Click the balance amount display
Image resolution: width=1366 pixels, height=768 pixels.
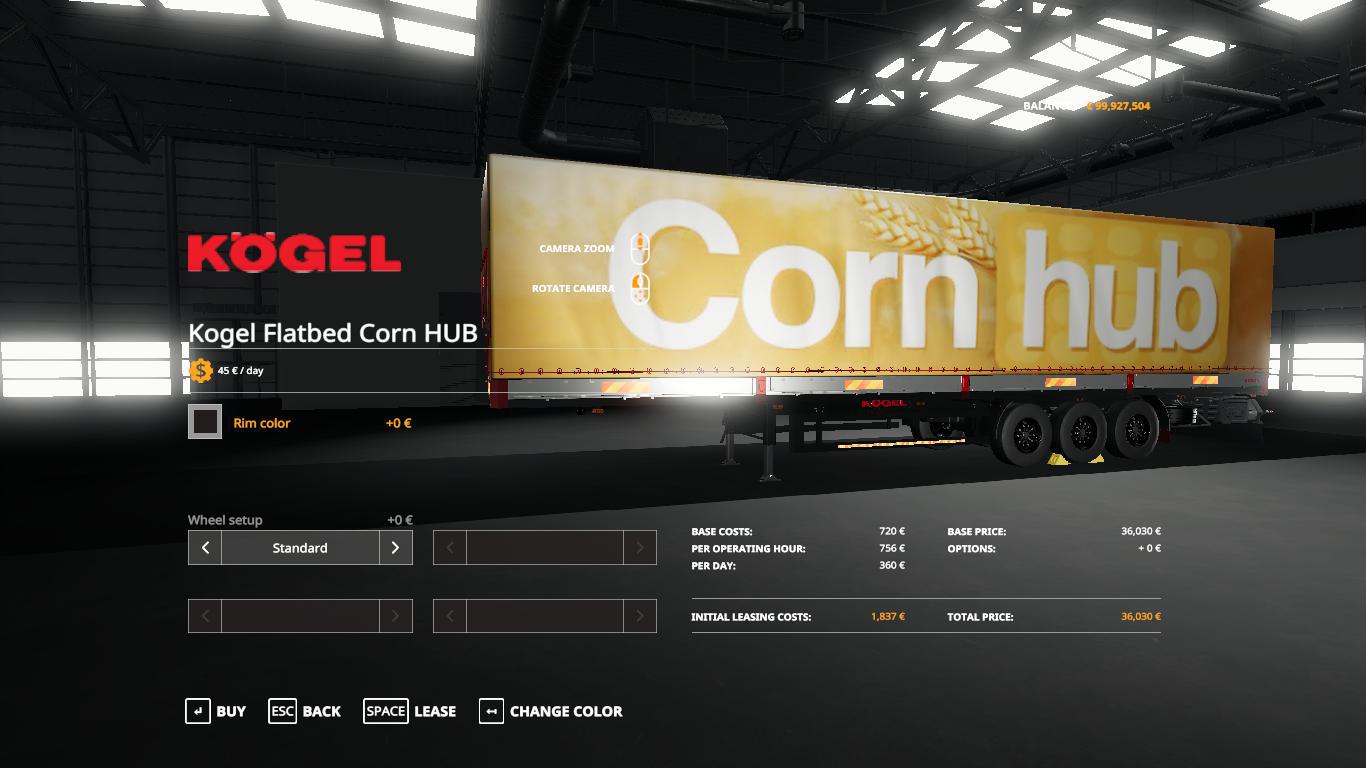(1120, 103)
